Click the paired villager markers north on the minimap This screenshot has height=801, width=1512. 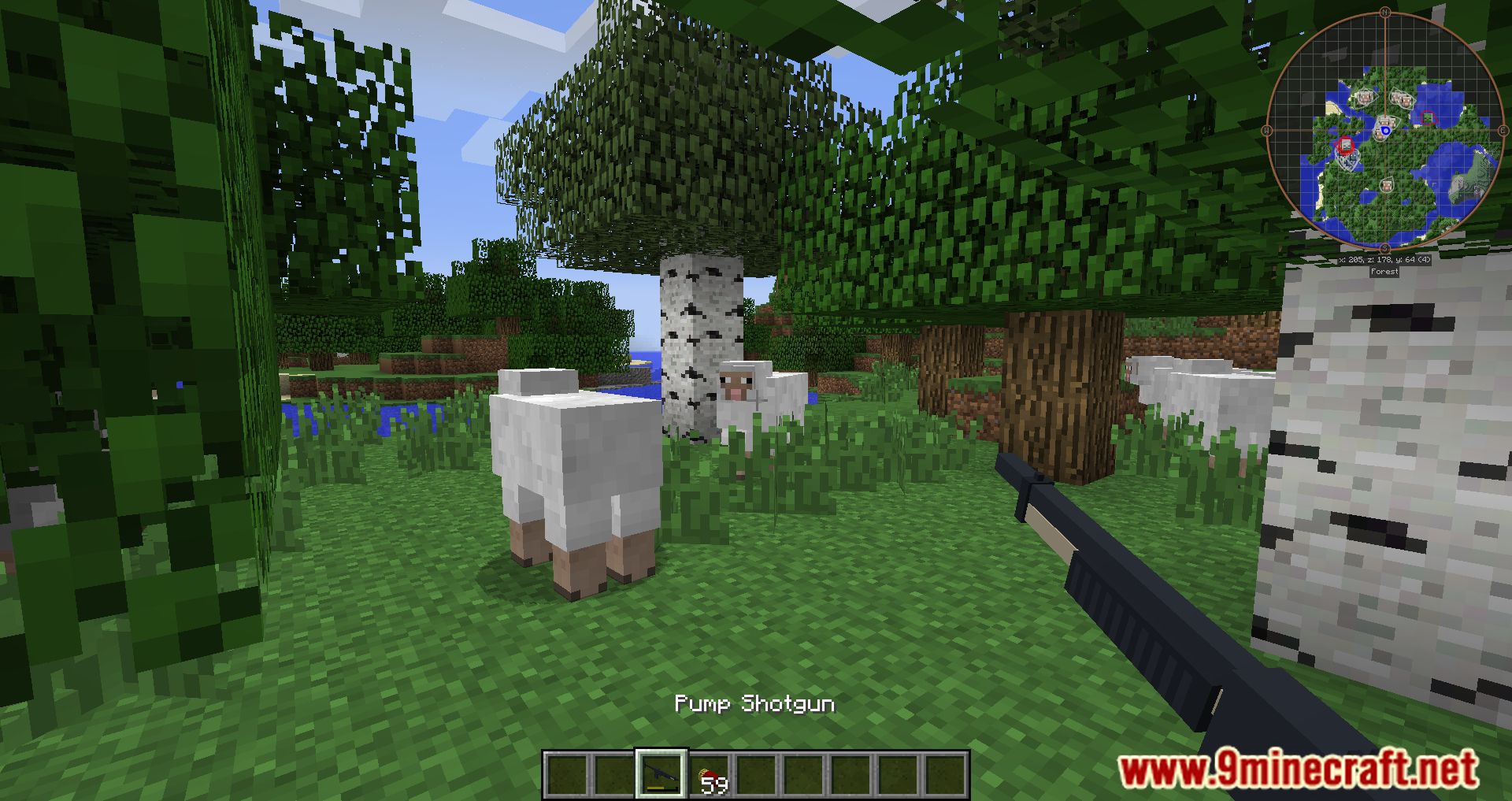1401,99
